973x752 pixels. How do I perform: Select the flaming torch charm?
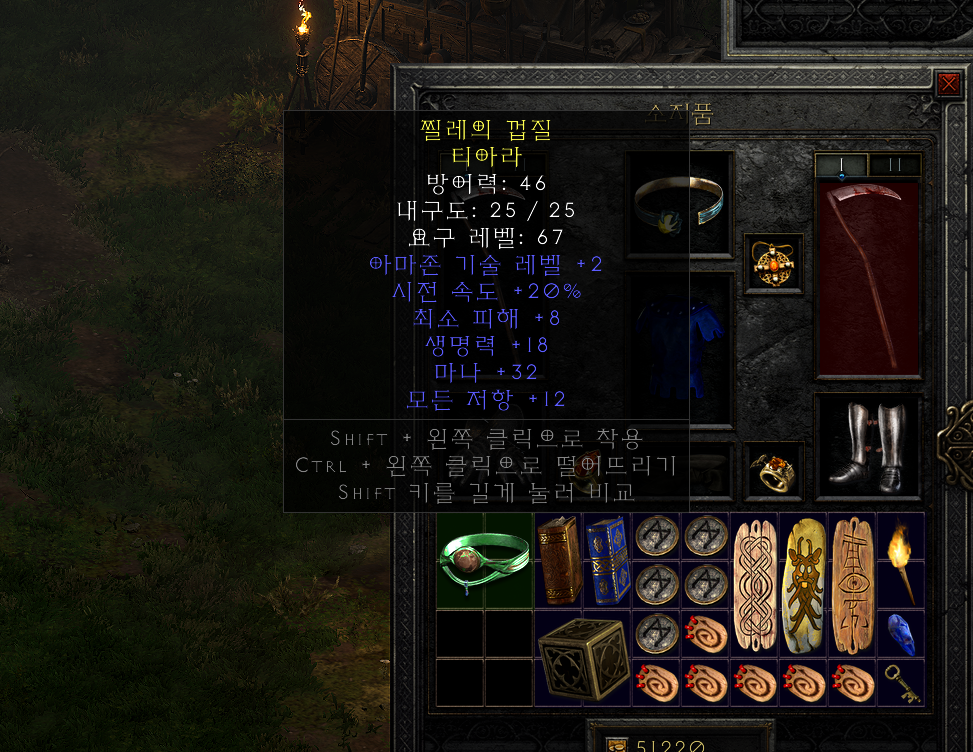(900, 560)
